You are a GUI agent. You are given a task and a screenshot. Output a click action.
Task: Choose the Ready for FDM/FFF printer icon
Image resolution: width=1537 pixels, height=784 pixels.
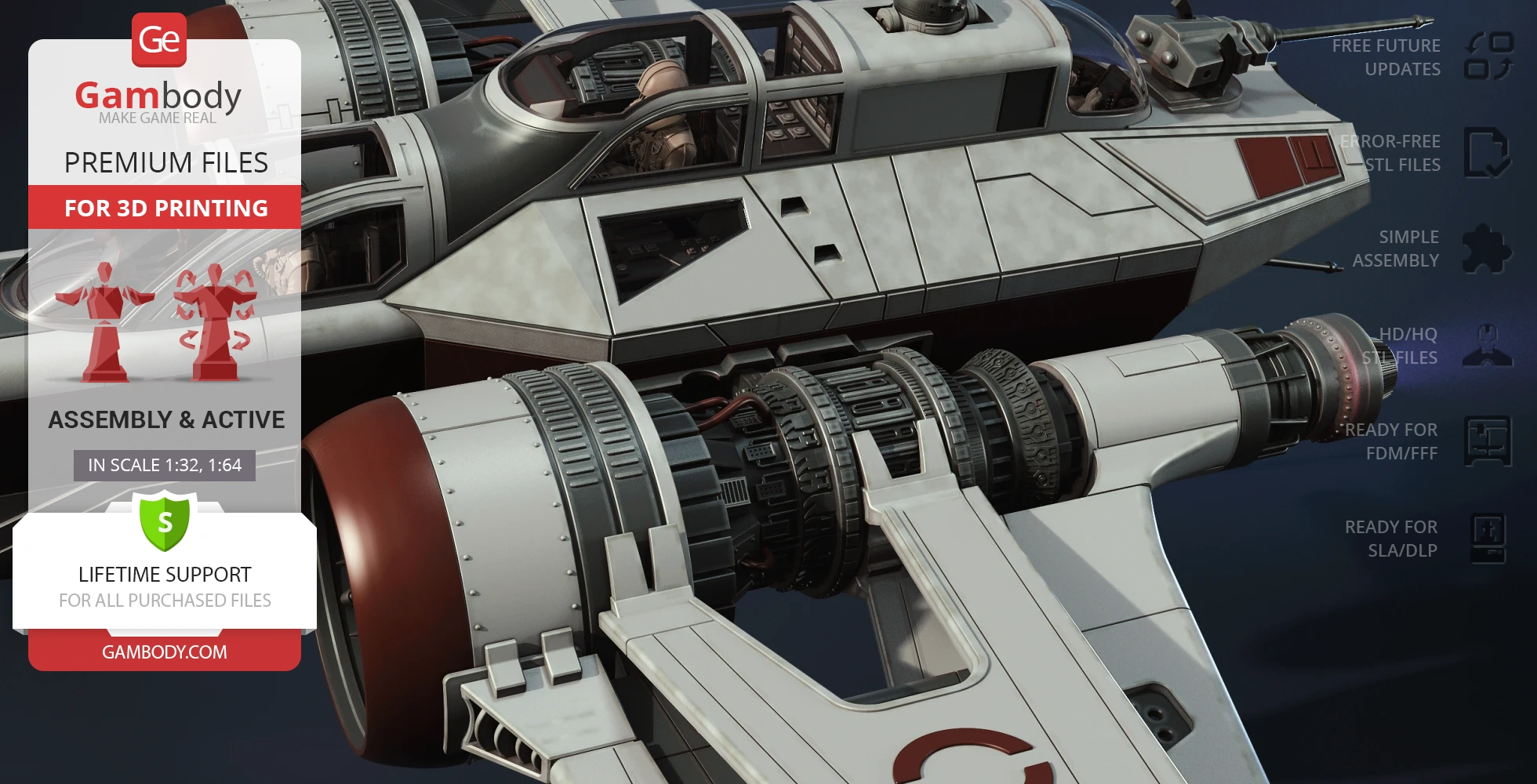click(x=1488, y=441)
